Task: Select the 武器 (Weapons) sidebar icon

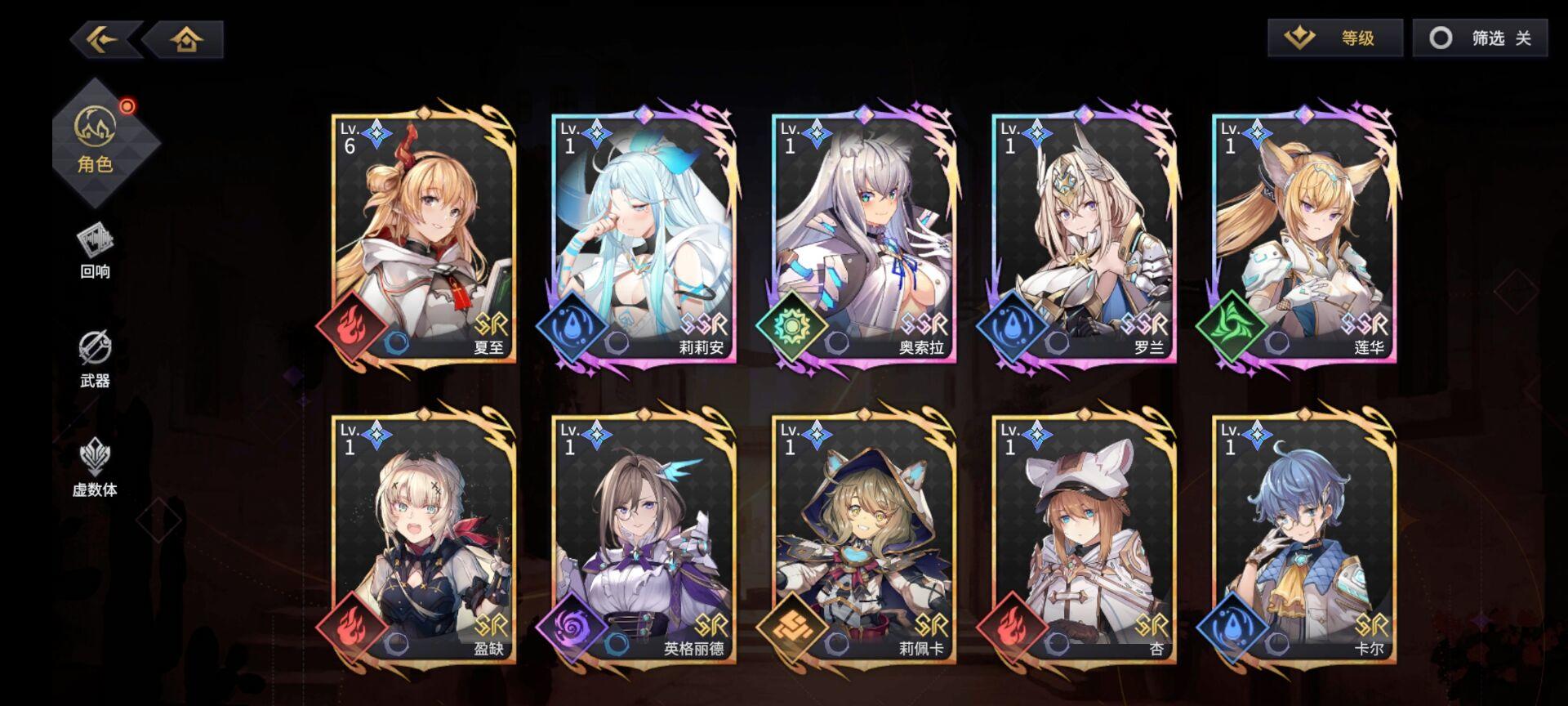Action: (96, 351)
